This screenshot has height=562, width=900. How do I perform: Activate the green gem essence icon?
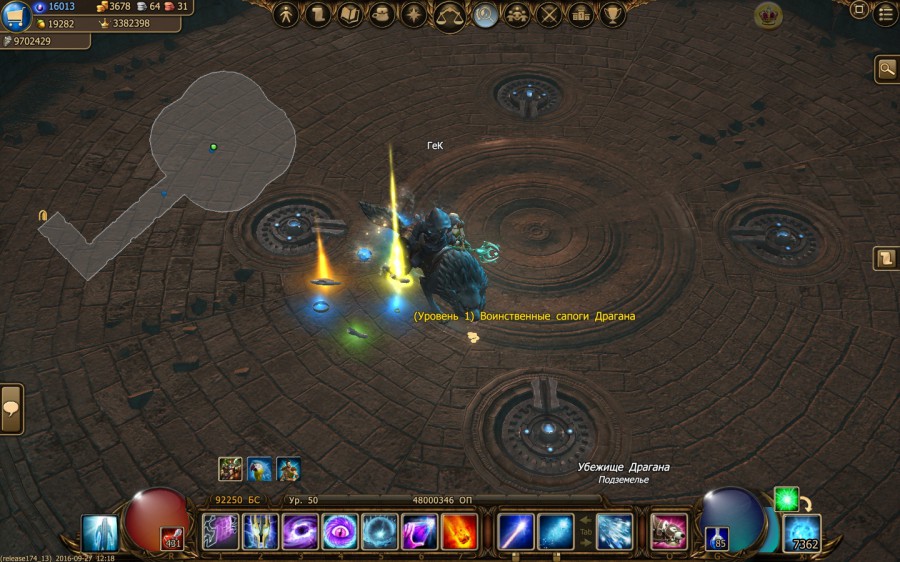click(x=786, y=499)
